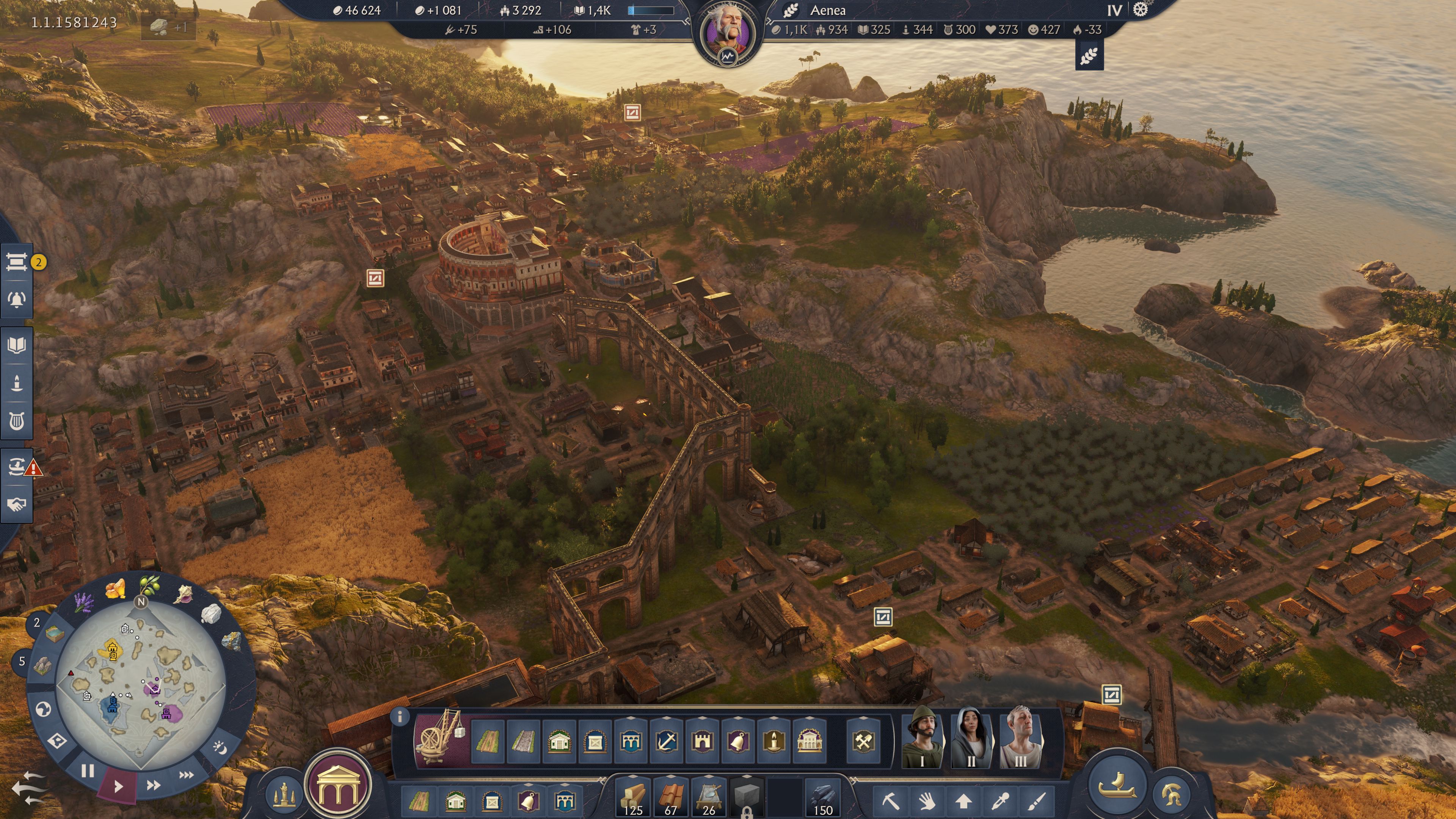Select population tier I portrait
The image size is (1456, 819).
922,737
